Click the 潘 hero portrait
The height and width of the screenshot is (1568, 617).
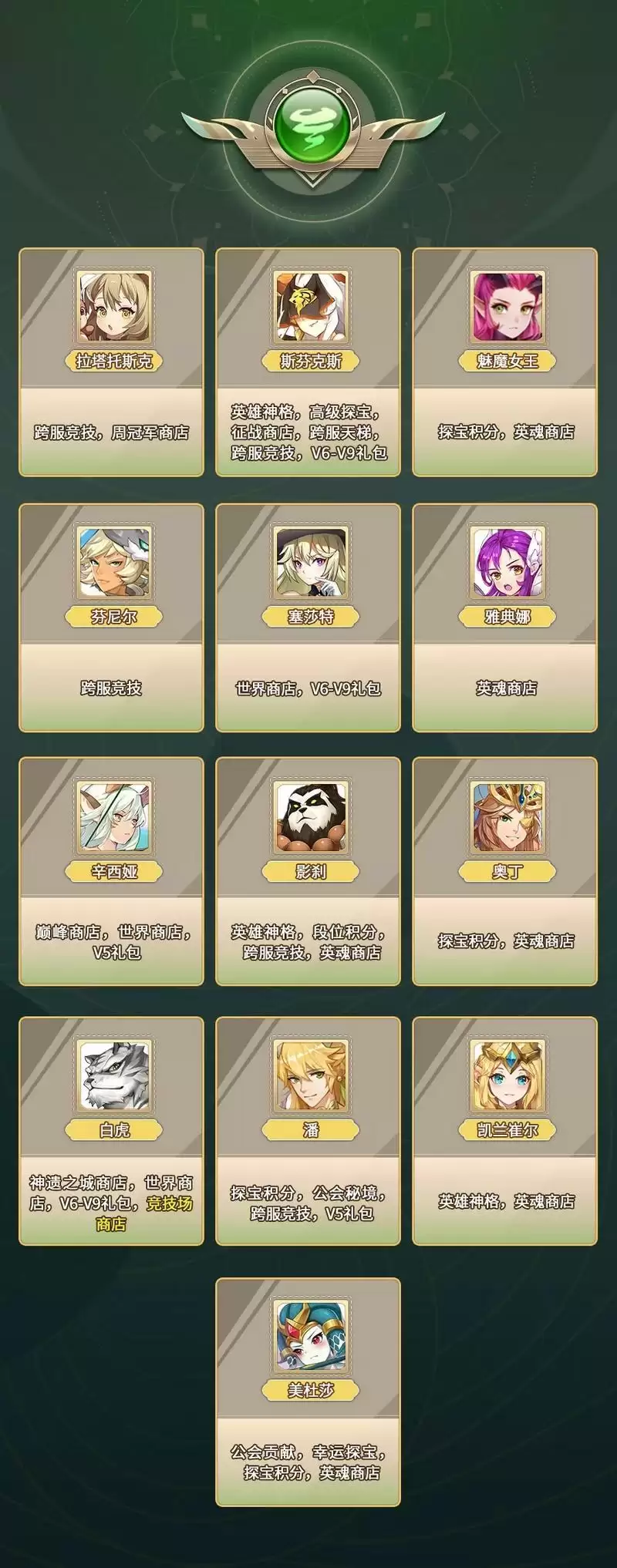311,1076
